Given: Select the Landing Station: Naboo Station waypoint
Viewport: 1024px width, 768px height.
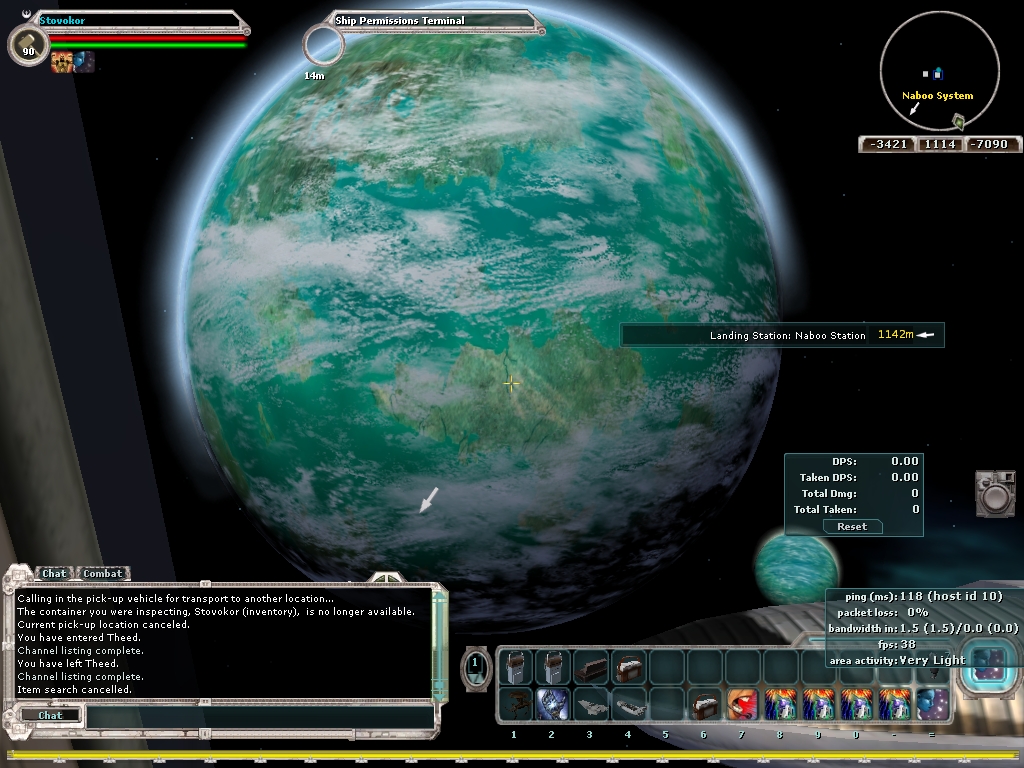Looking at the screenshot, I should click(x=781, y=335).
